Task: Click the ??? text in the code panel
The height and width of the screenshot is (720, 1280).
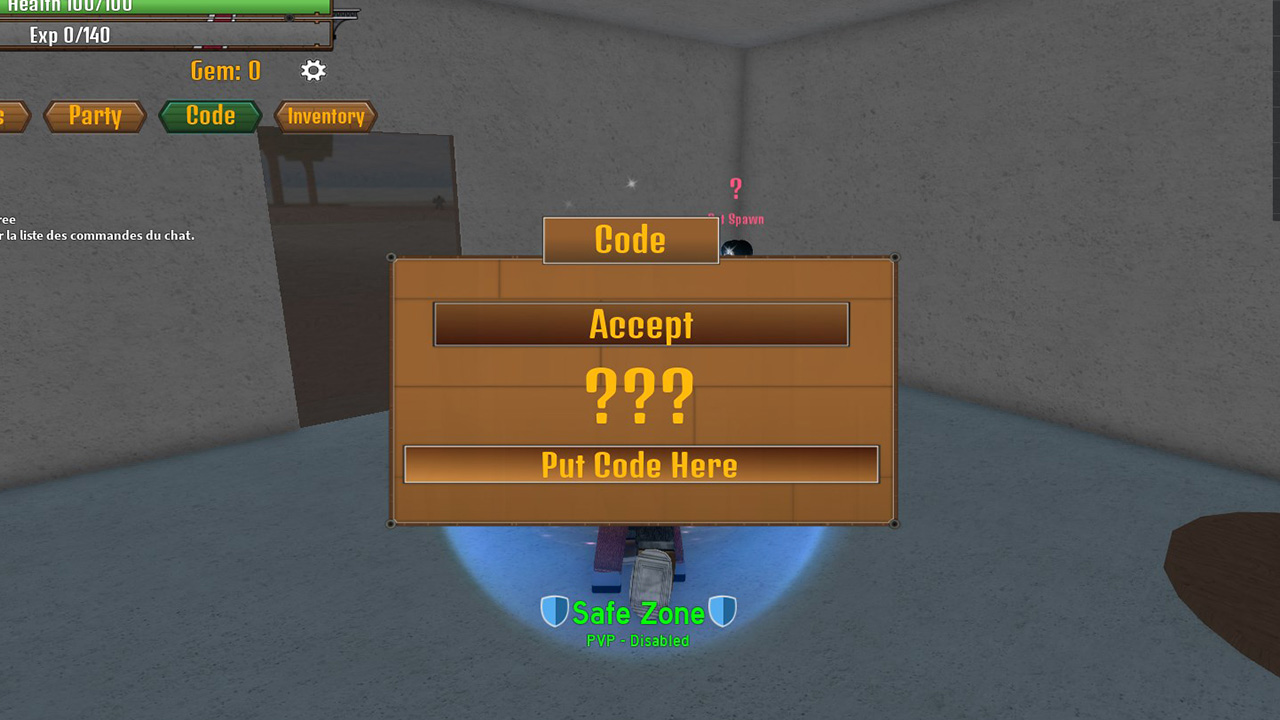Action: (x=640, y=397)
